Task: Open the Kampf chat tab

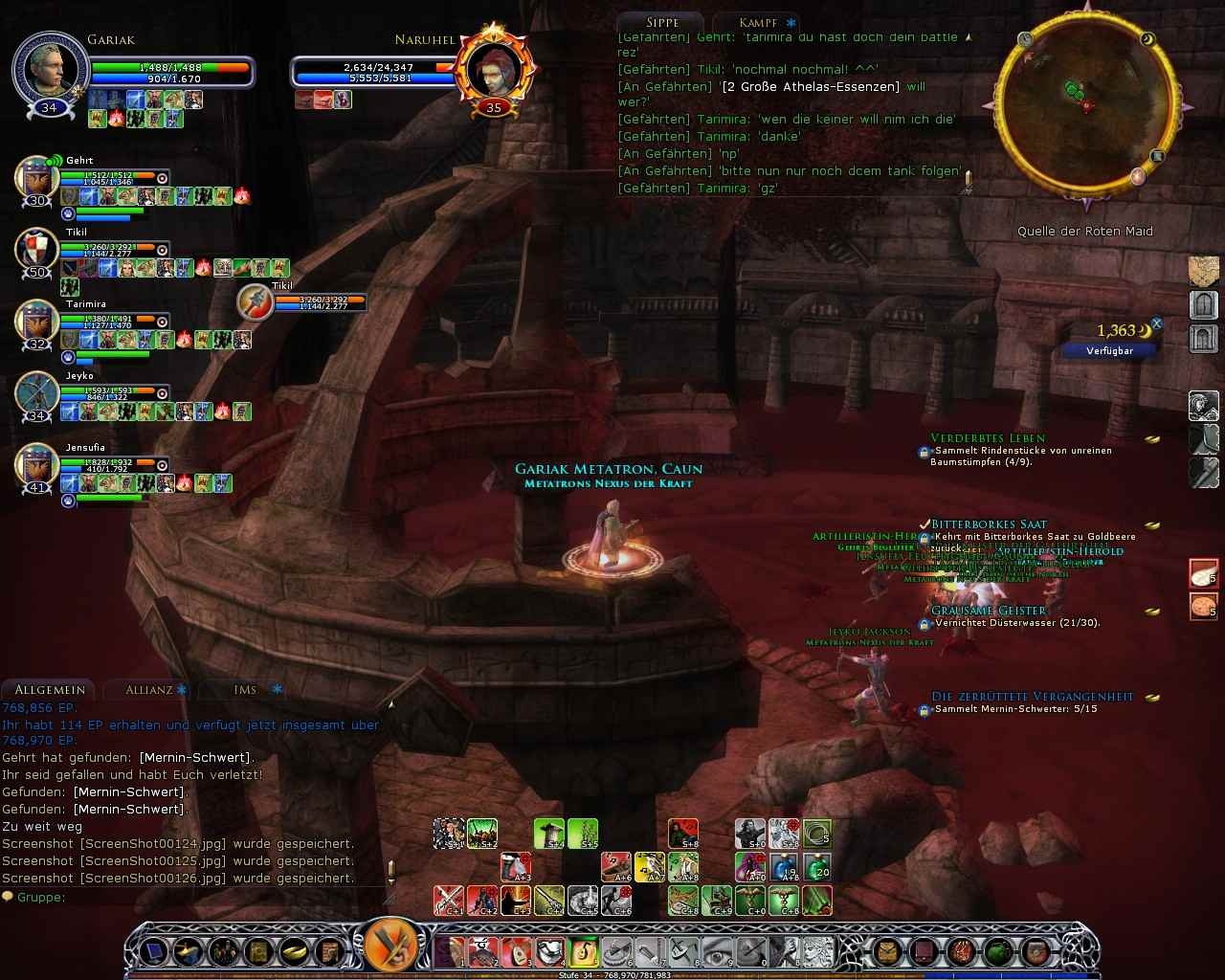Action: click(x=758, y=22)
